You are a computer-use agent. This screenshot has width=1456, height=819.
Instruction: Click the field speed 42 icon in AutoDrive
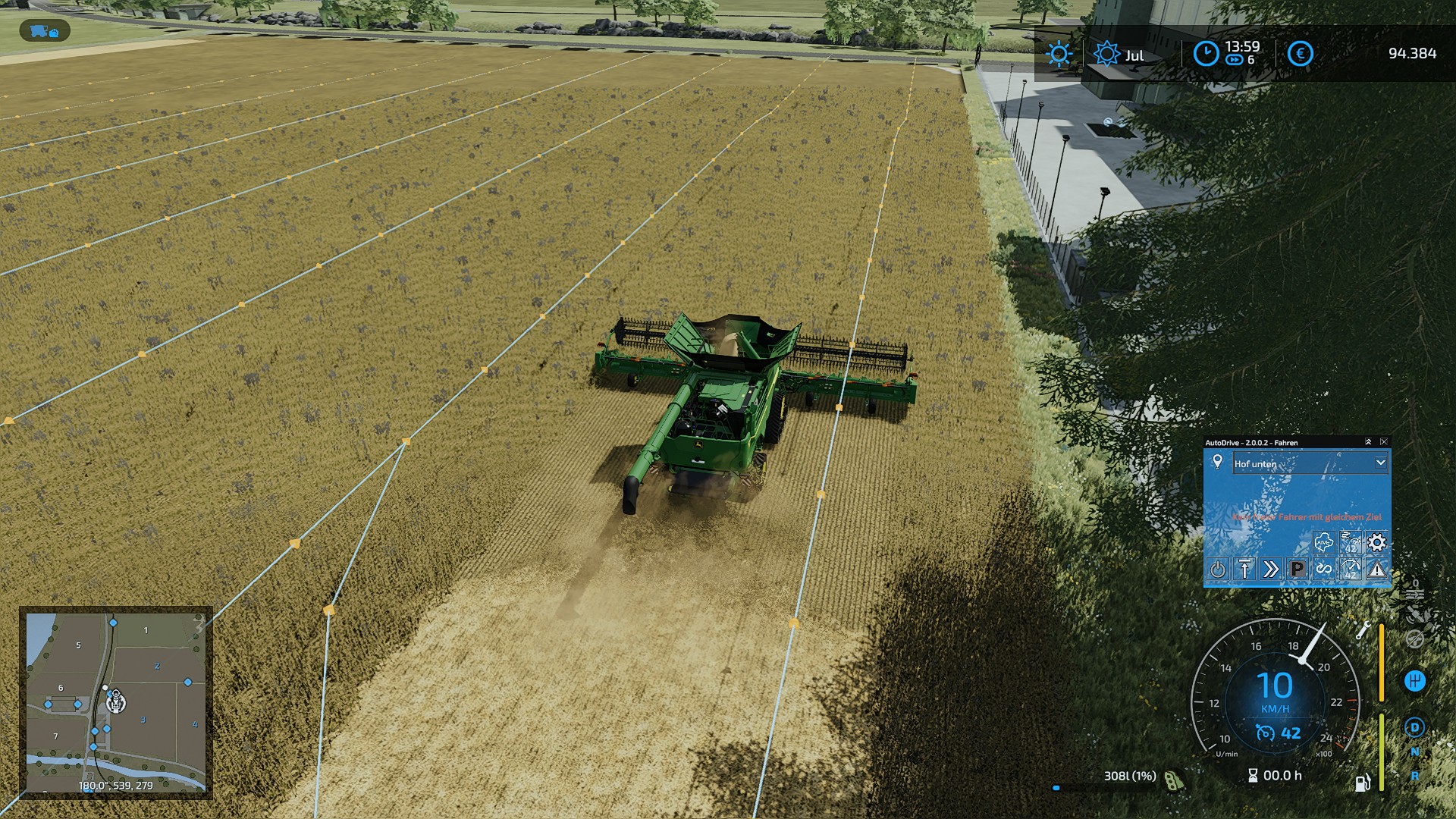click(x=1351, y=541)
